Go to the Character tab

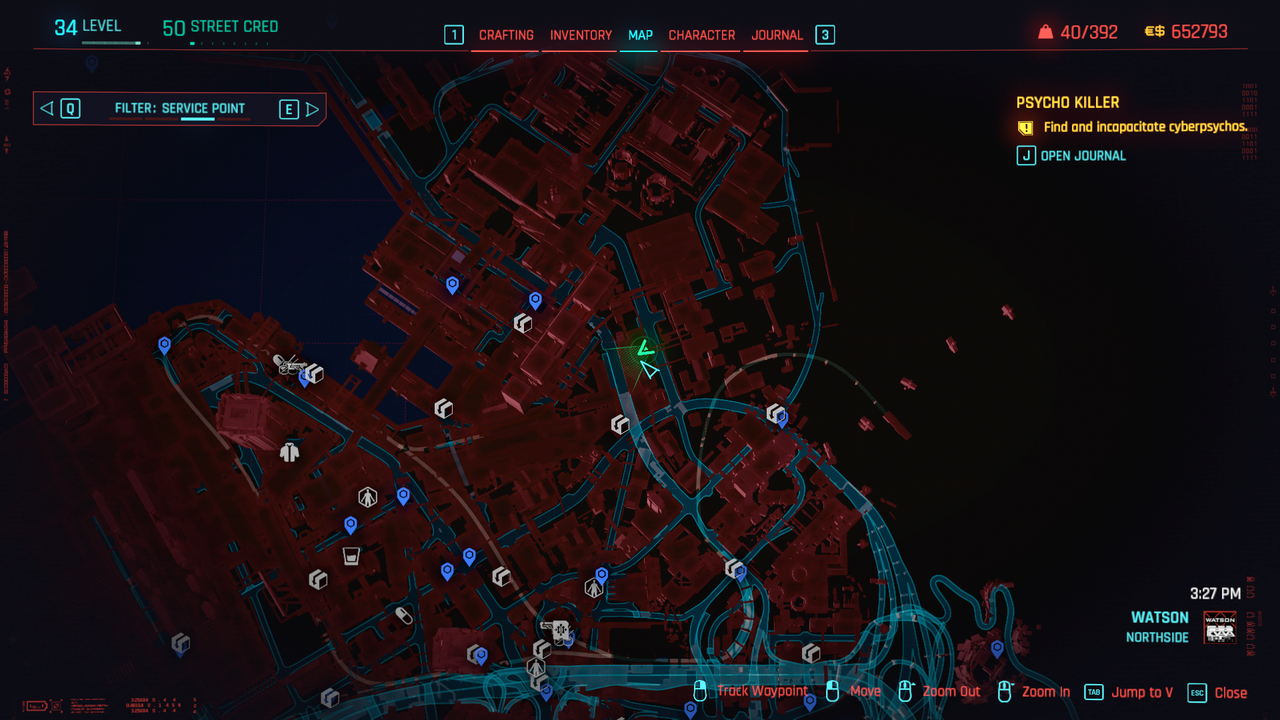pos(702,35)
